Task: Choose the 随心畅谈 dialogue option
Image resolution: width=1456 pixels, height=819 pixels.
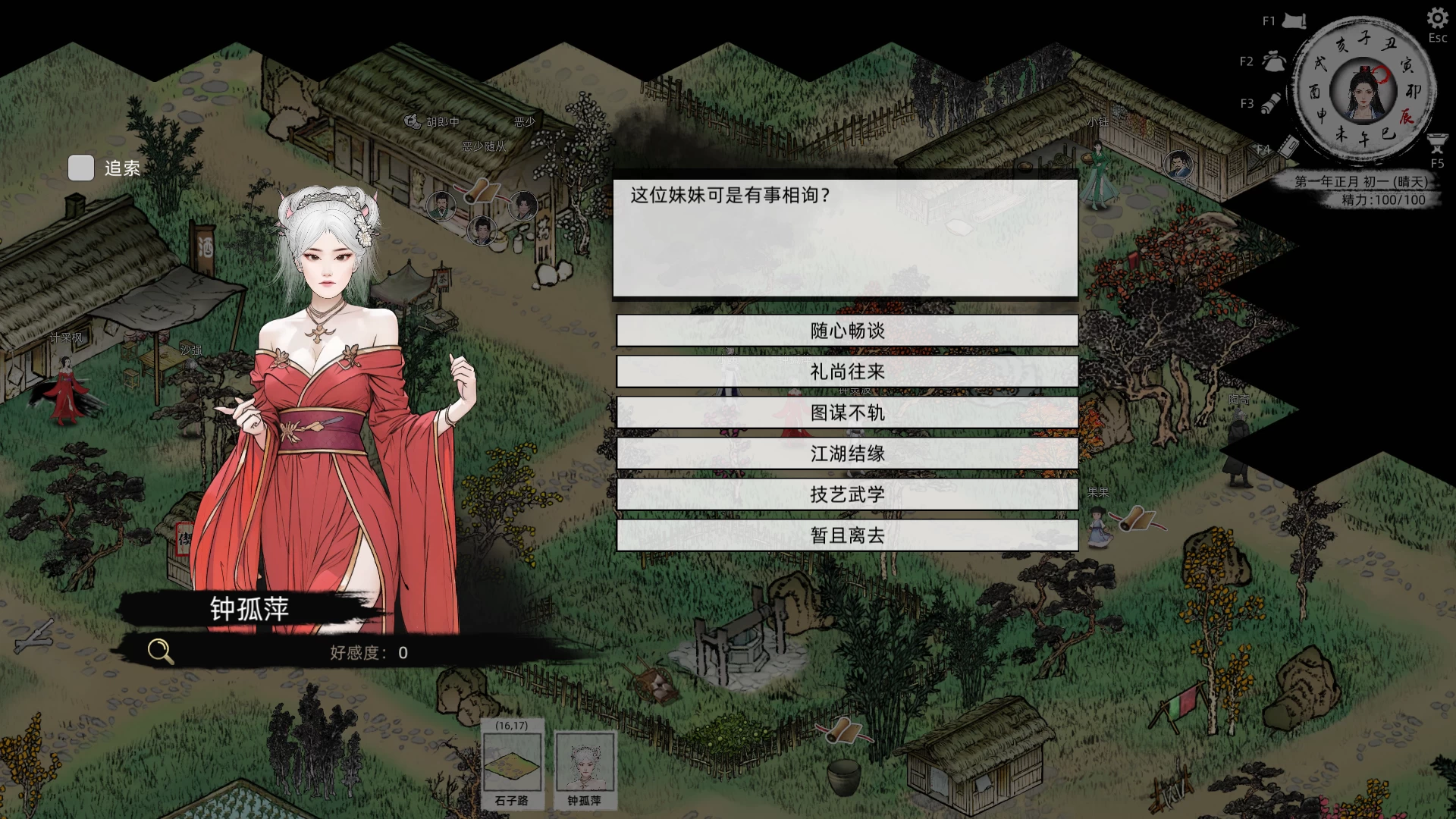Action: pos(847,331)
